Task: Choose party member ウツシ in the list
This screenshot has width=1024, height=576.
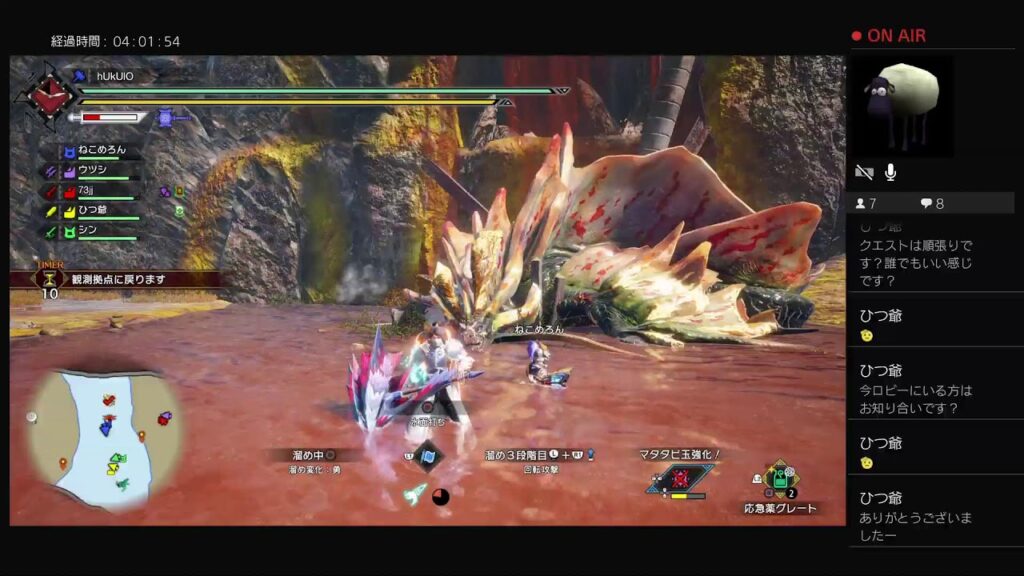Action: tap(92, 171)
